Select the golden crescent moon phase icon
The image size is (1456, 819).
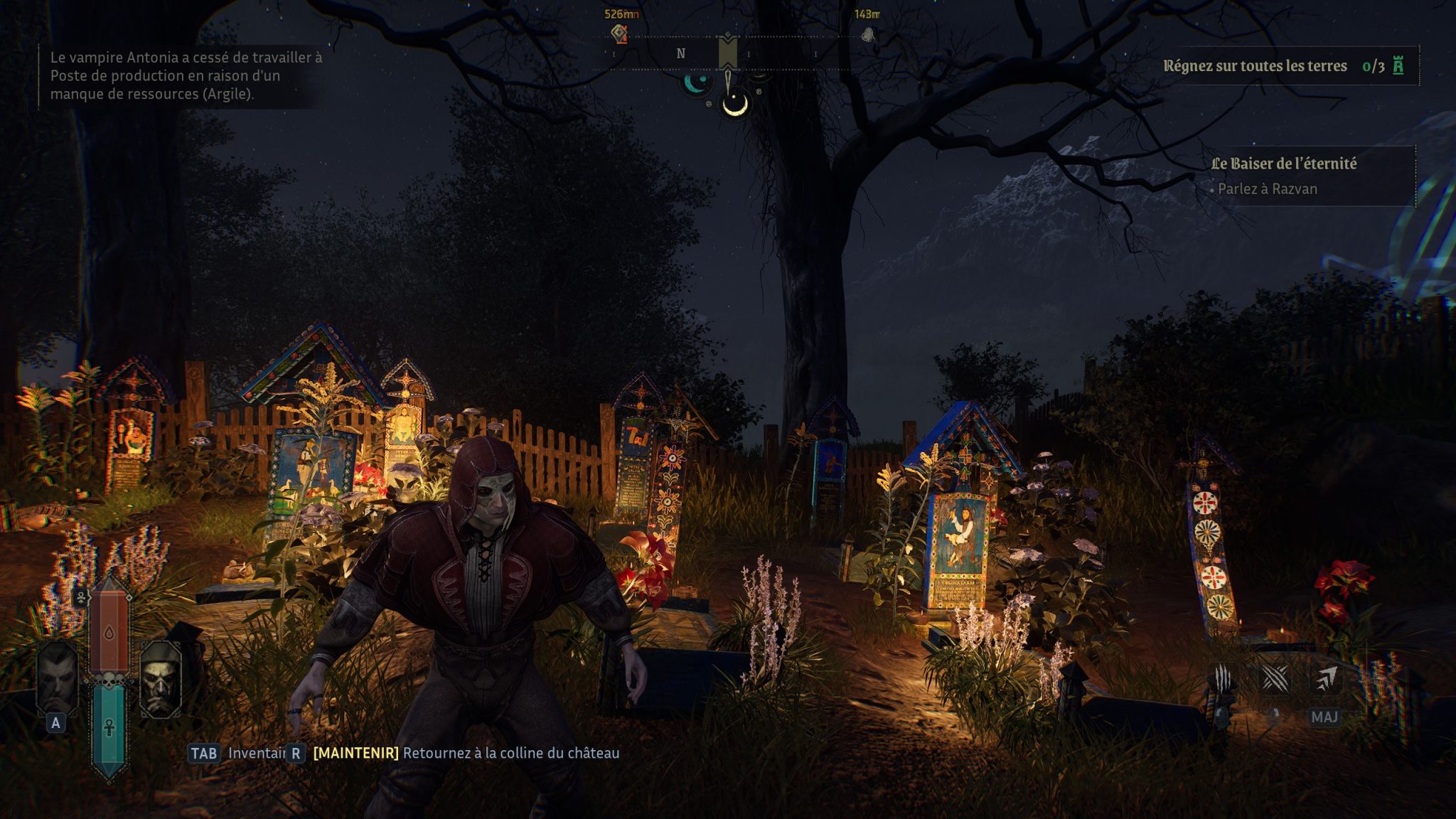click(x=735, y=105)
